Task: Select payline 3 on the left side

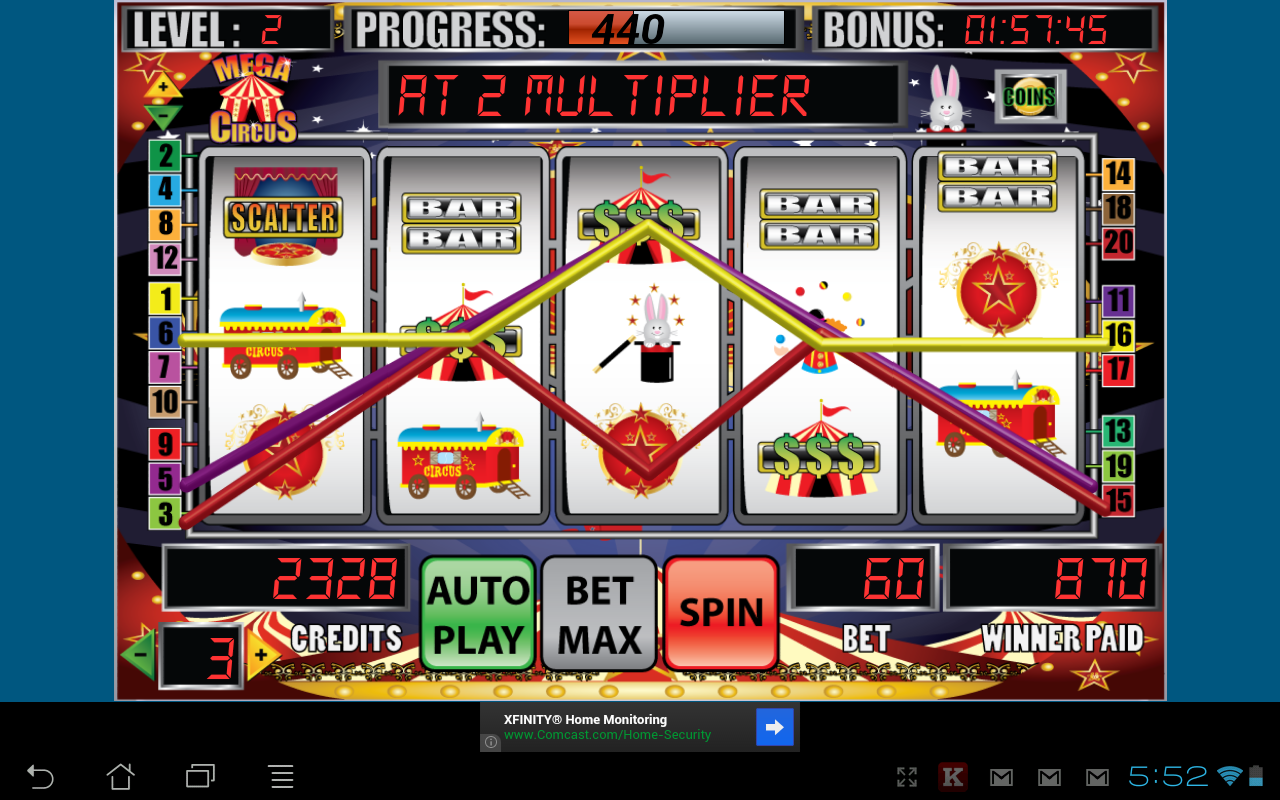Action: coord(163,514)
